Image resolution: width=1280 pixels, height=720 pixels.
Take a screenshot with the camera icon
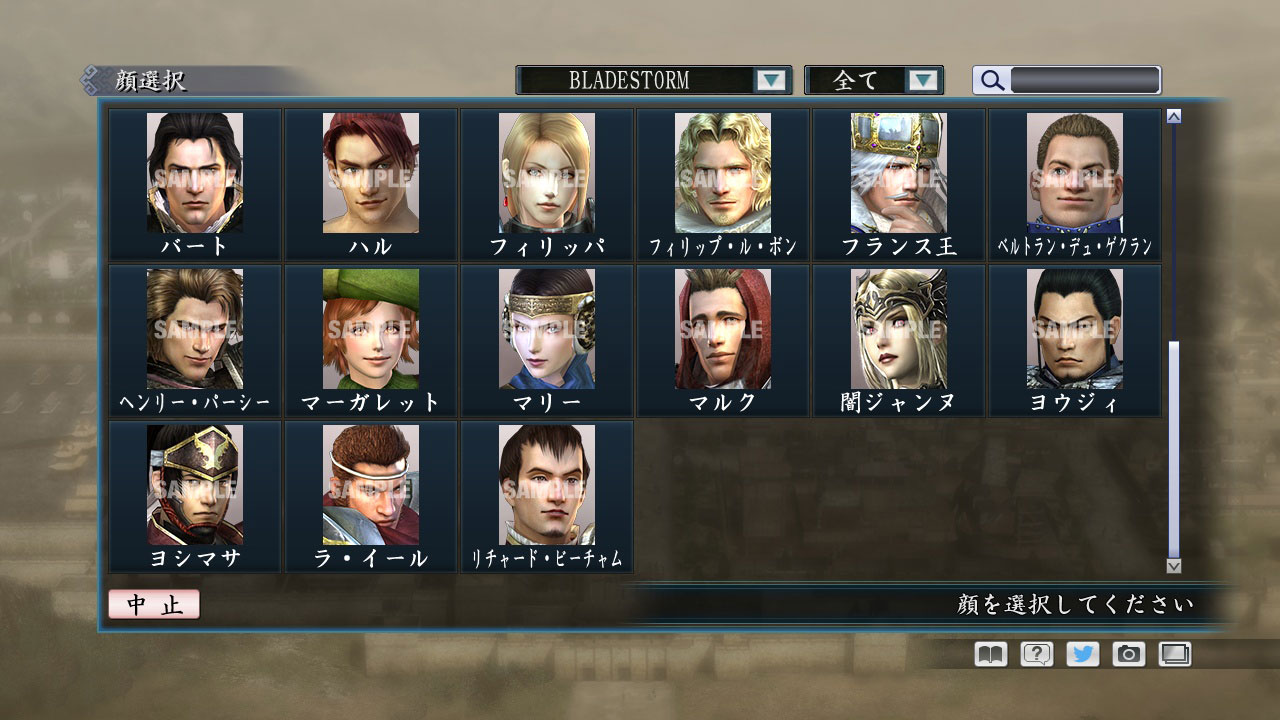1128,654
